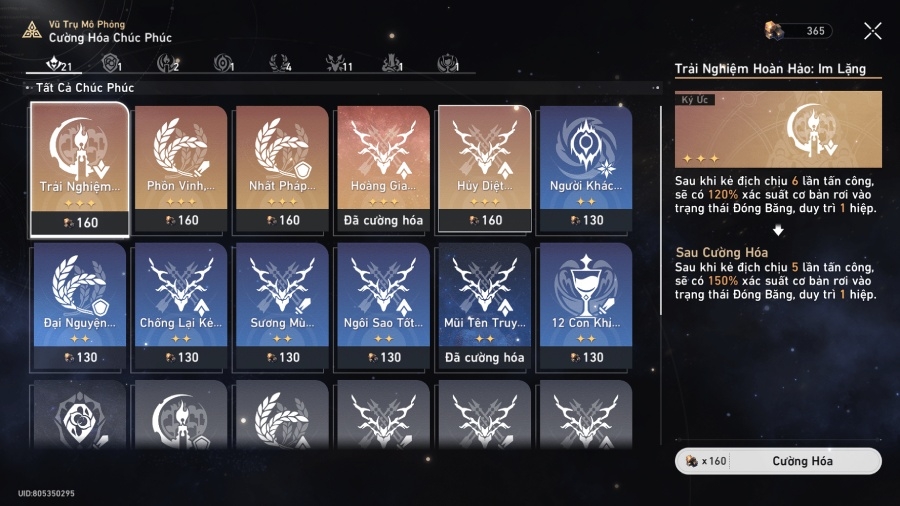
Task: Select the Đại Nguyện blessing card
Action: [80, 306]
